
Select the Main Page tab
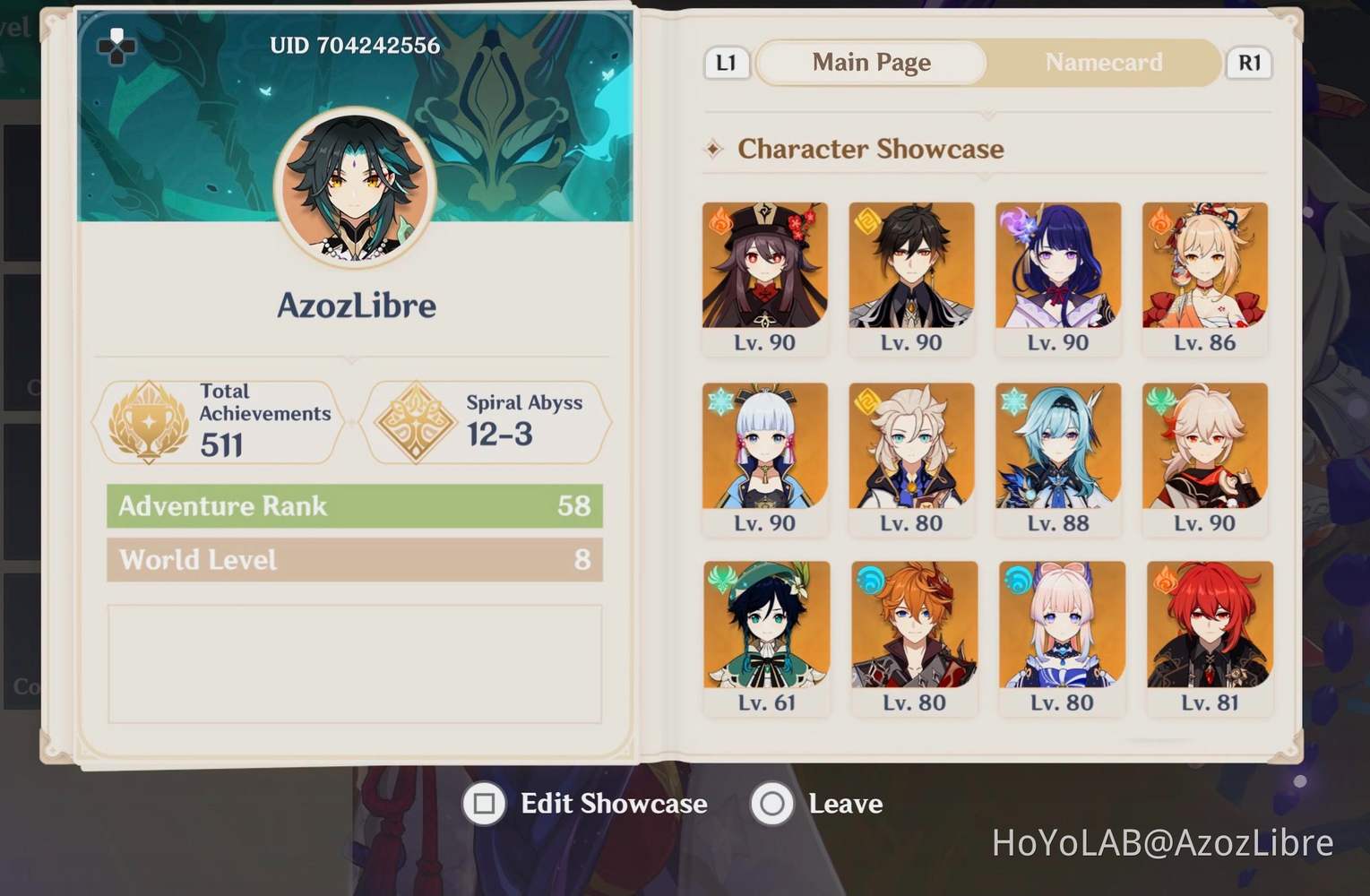(x=870, y=62)
